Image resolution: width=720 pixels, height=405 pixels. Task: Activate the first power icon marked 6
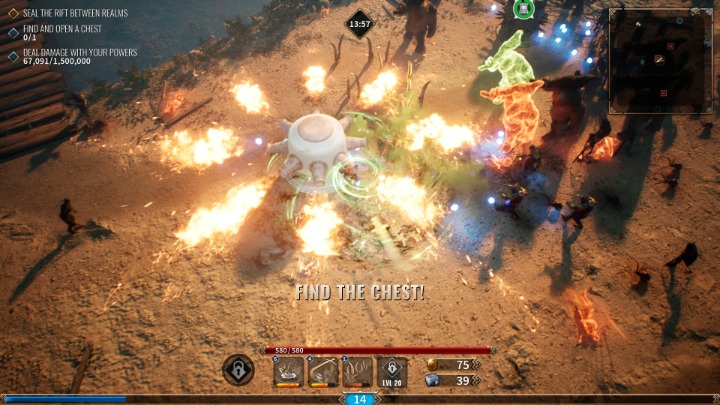(289, 372)
